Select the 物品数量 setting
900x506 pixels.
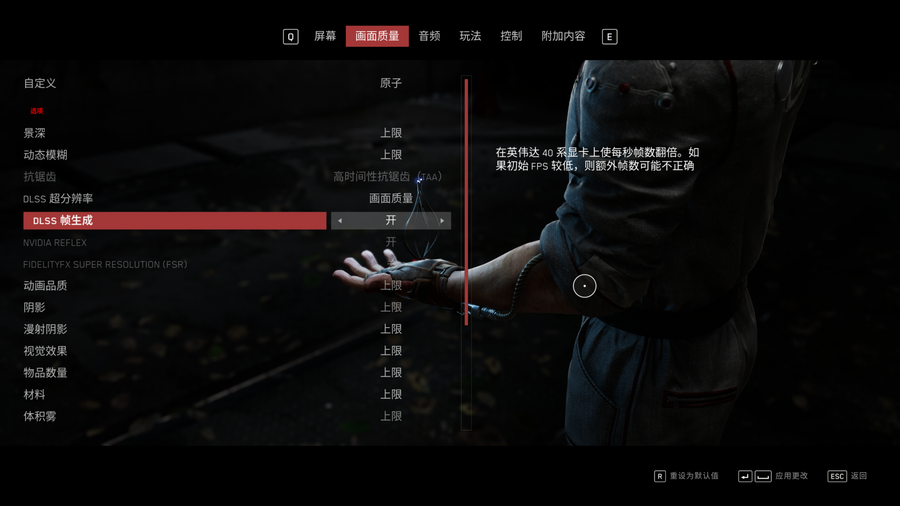click(x=46, y=373)
